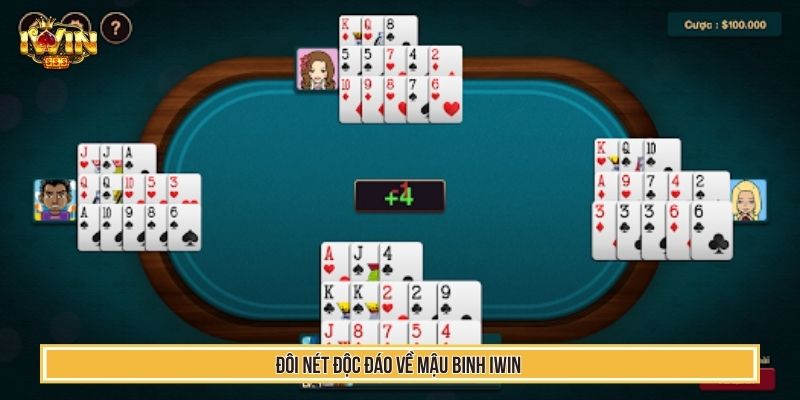The image size is (800, 400).
Task: View the top player's brown-haired woman avatar
Action: [x=316, y=69]
